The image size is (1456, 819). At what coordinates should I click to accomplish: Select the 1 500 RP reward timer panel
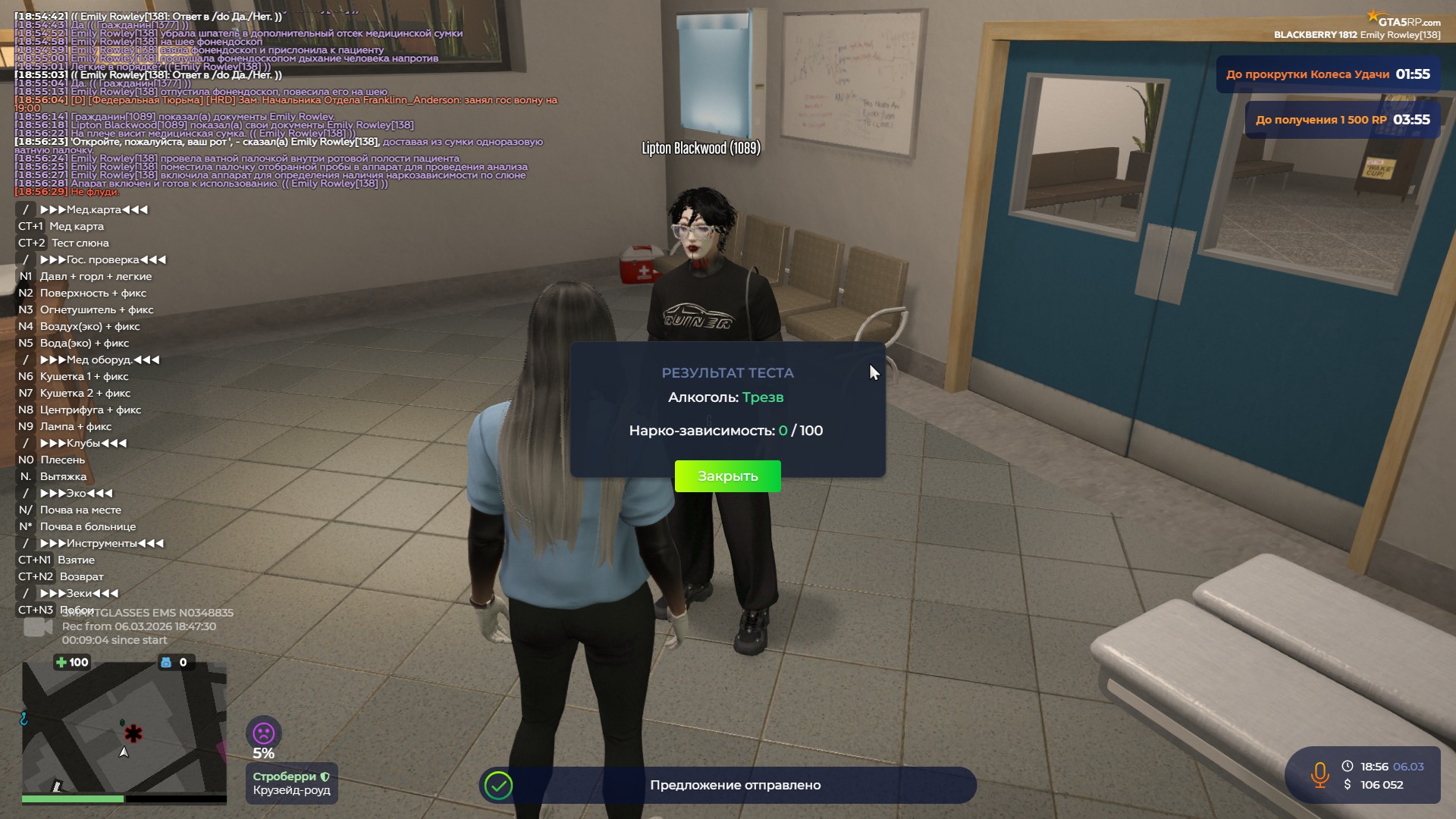click(1342, 120)
